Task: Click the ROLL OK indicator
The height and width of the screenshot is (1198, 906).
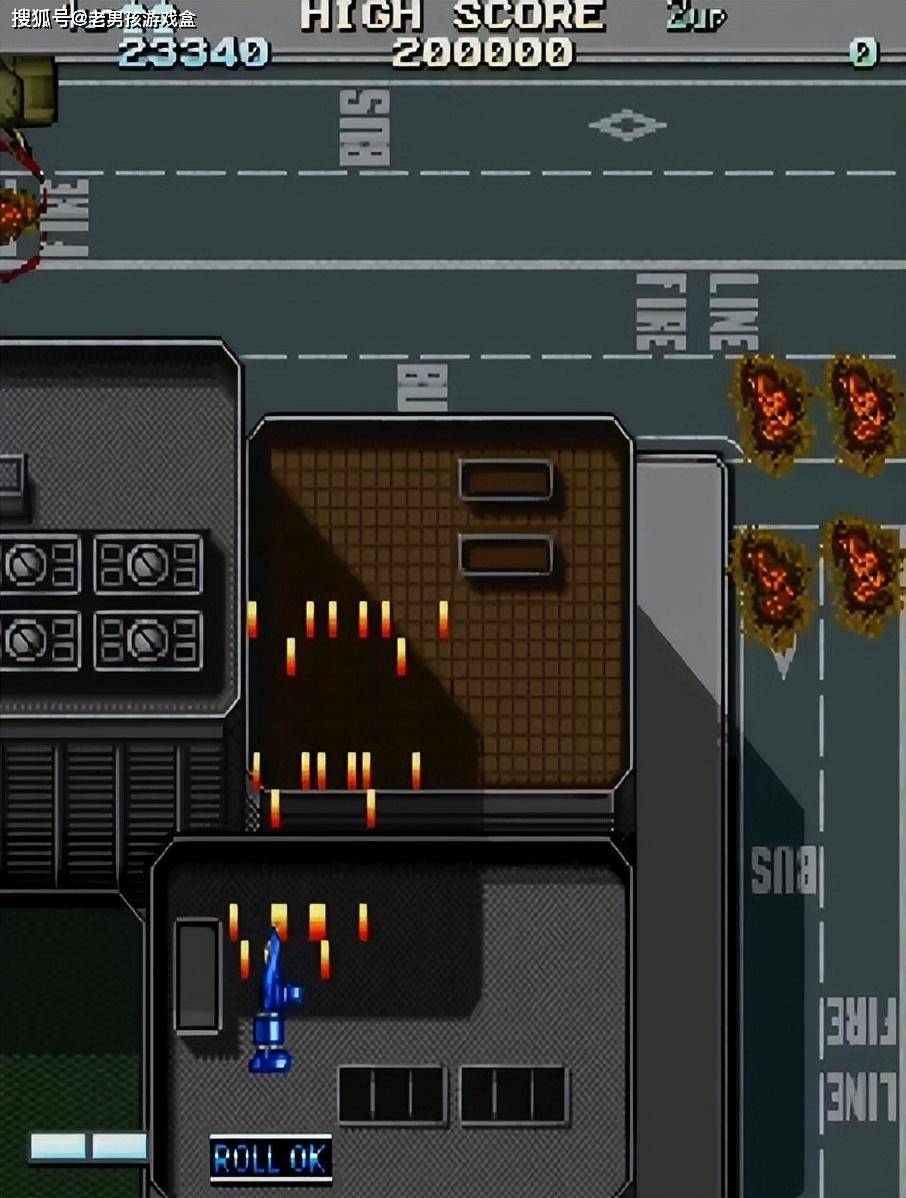Action: pyautogui.click(x=270, y=1158)
